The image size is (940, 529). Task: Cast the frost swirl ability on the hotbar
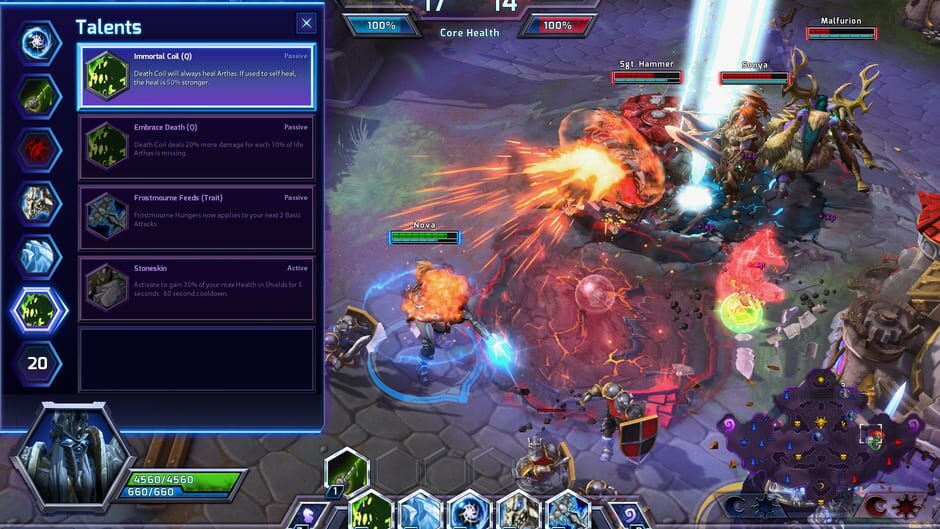pyautogui.click(x=469, y=511)
